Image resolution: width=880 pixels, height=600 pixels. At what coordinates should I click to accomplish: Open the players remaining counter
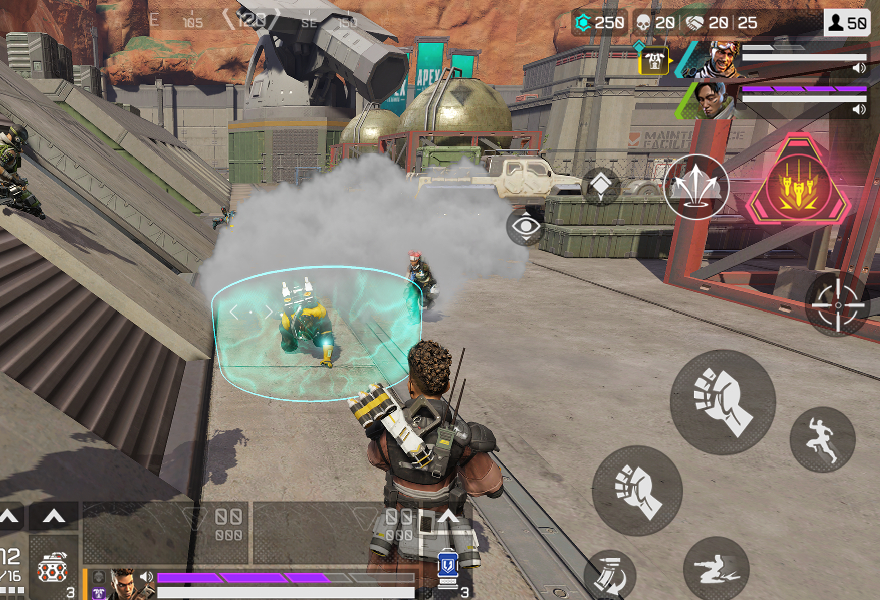click(846, 22)
